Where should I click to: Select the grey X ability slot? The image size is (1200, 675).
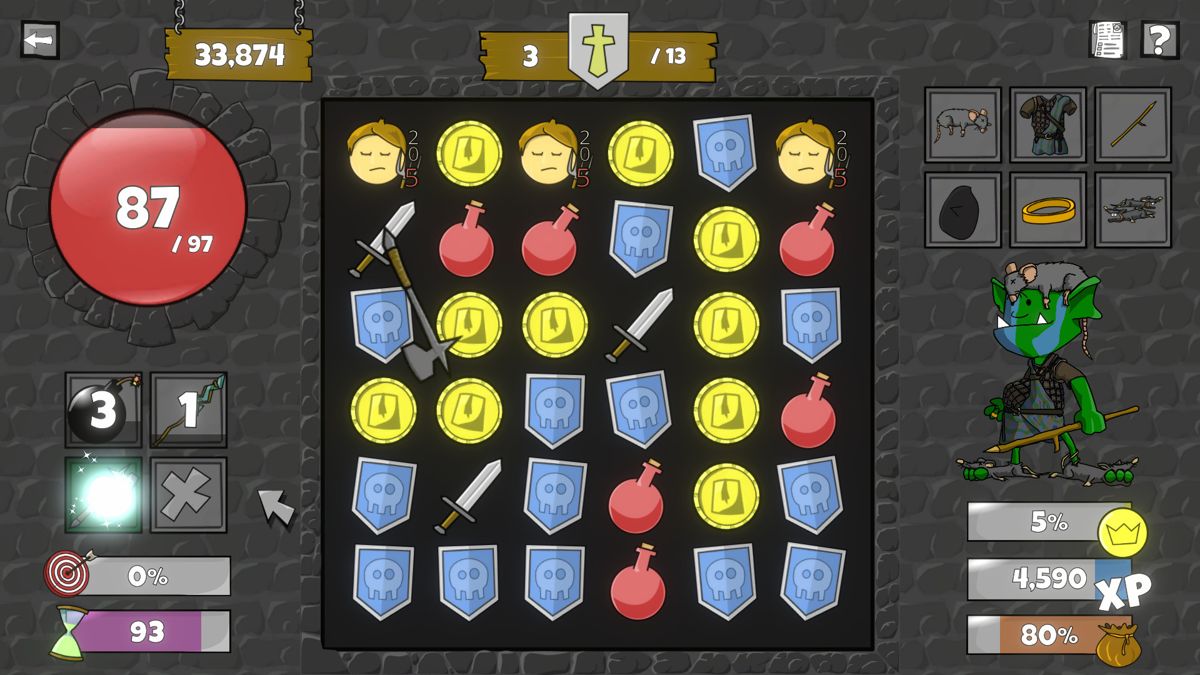189,495
